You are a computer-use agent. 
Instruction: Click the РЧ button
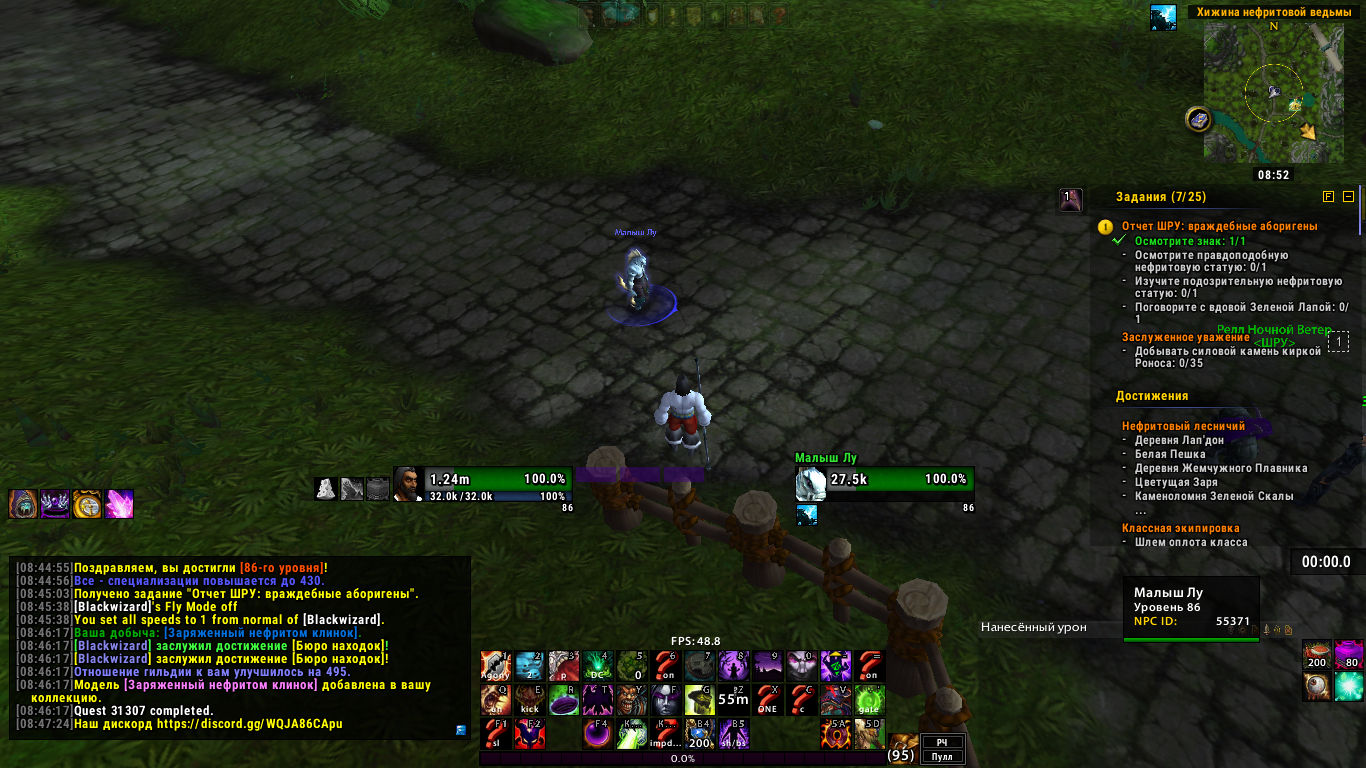click(941, 742)
